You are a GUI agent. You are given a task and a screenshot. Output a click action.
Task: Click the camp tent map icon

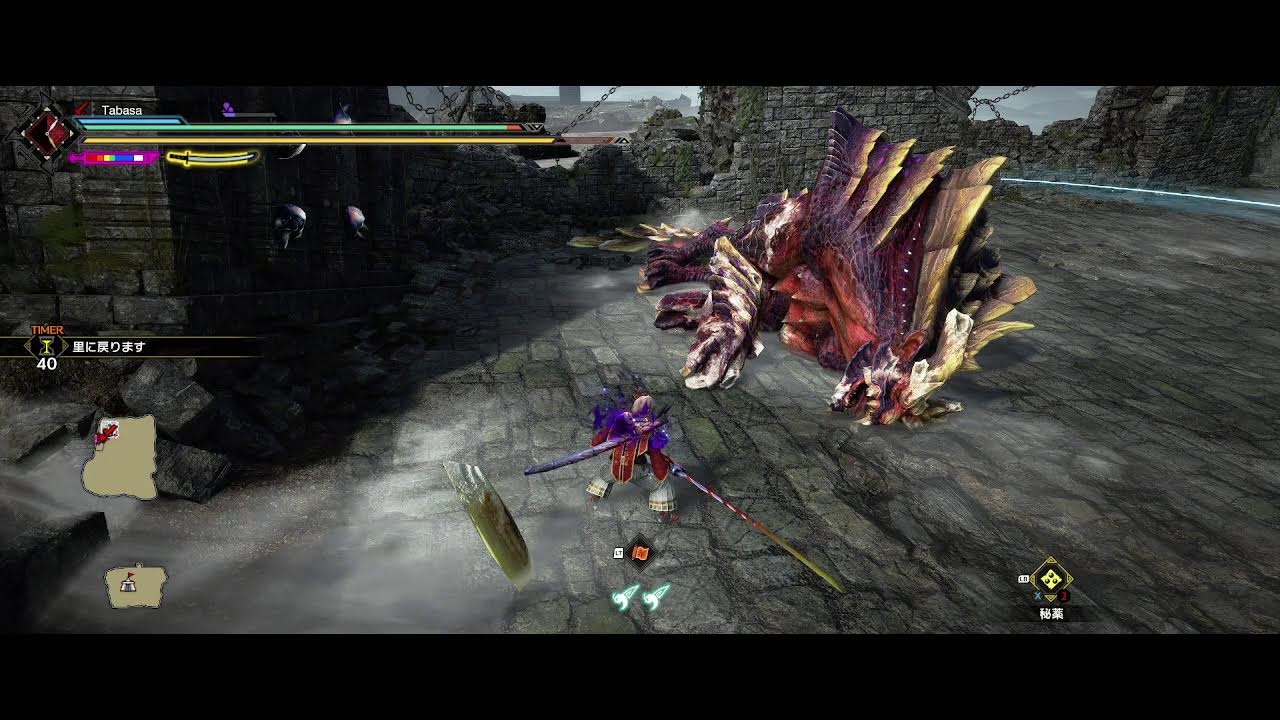(x=135, y=586)
